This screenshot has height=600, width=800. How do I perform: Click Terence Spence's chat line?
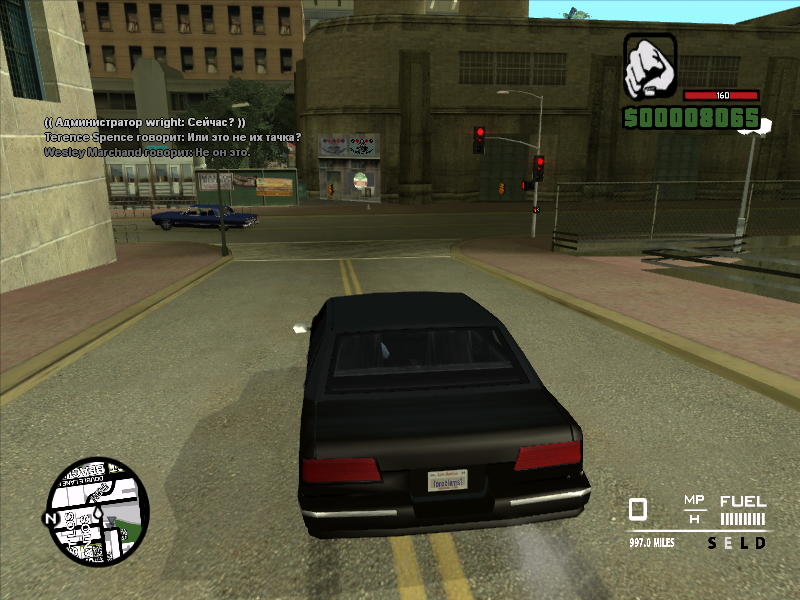172,137
